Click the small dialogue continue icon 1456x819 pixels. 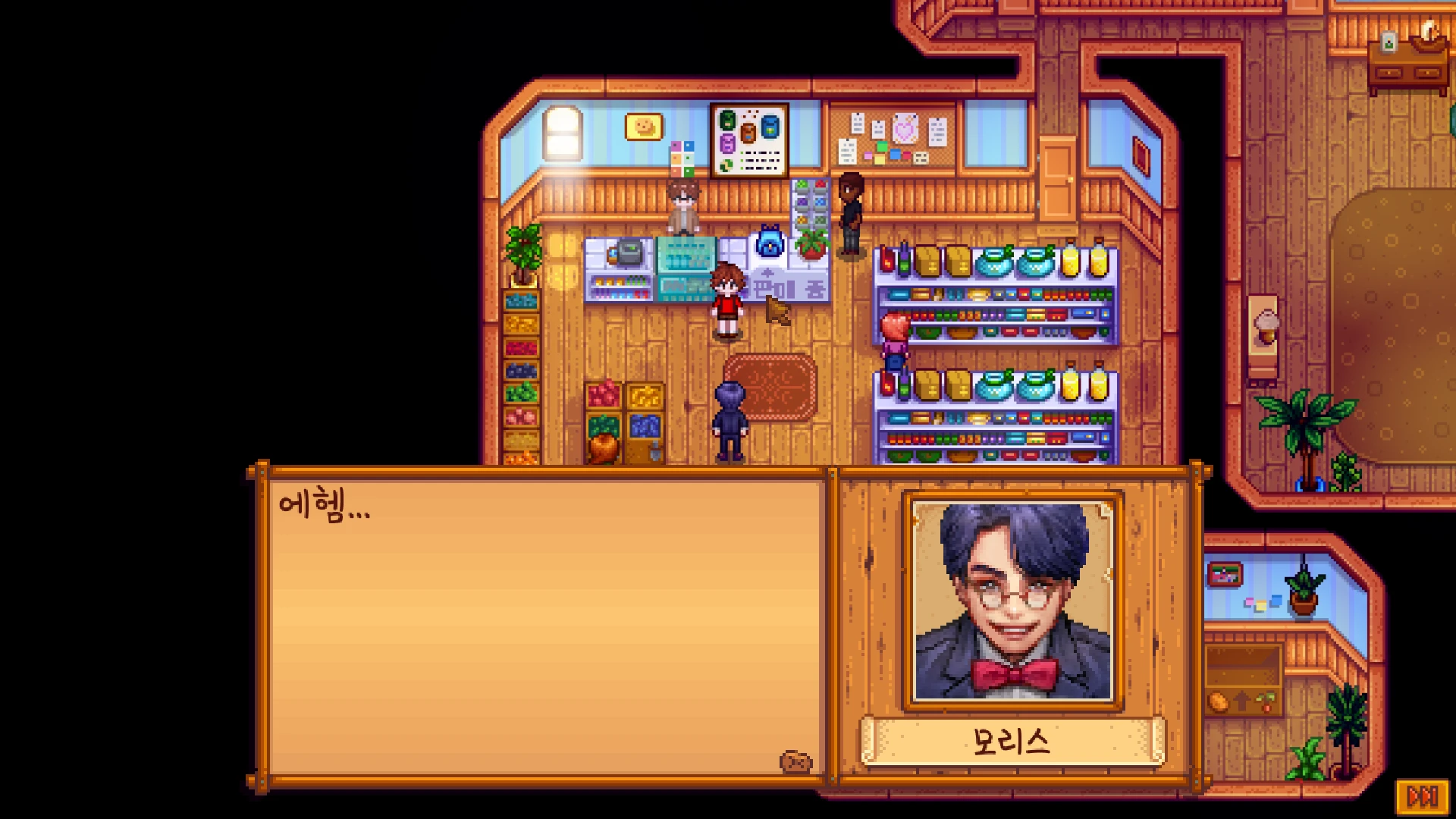795,762
